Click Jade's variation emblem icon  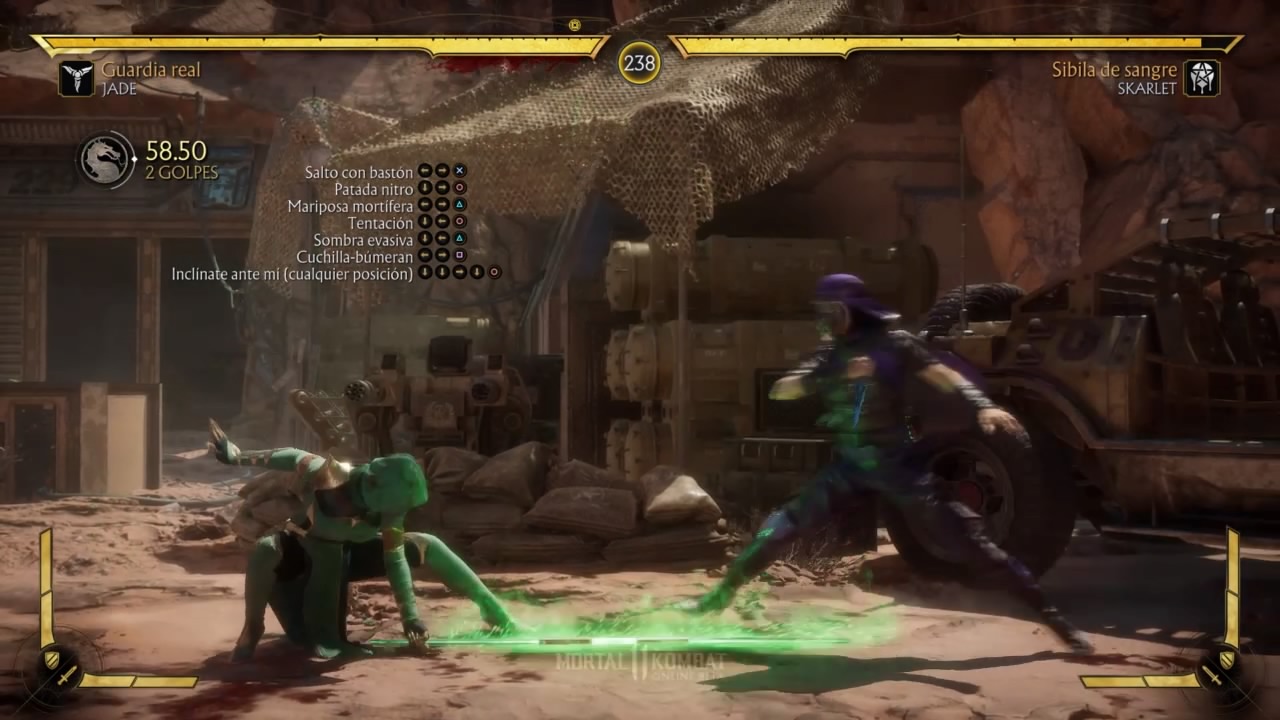click(x=76, y=78)
